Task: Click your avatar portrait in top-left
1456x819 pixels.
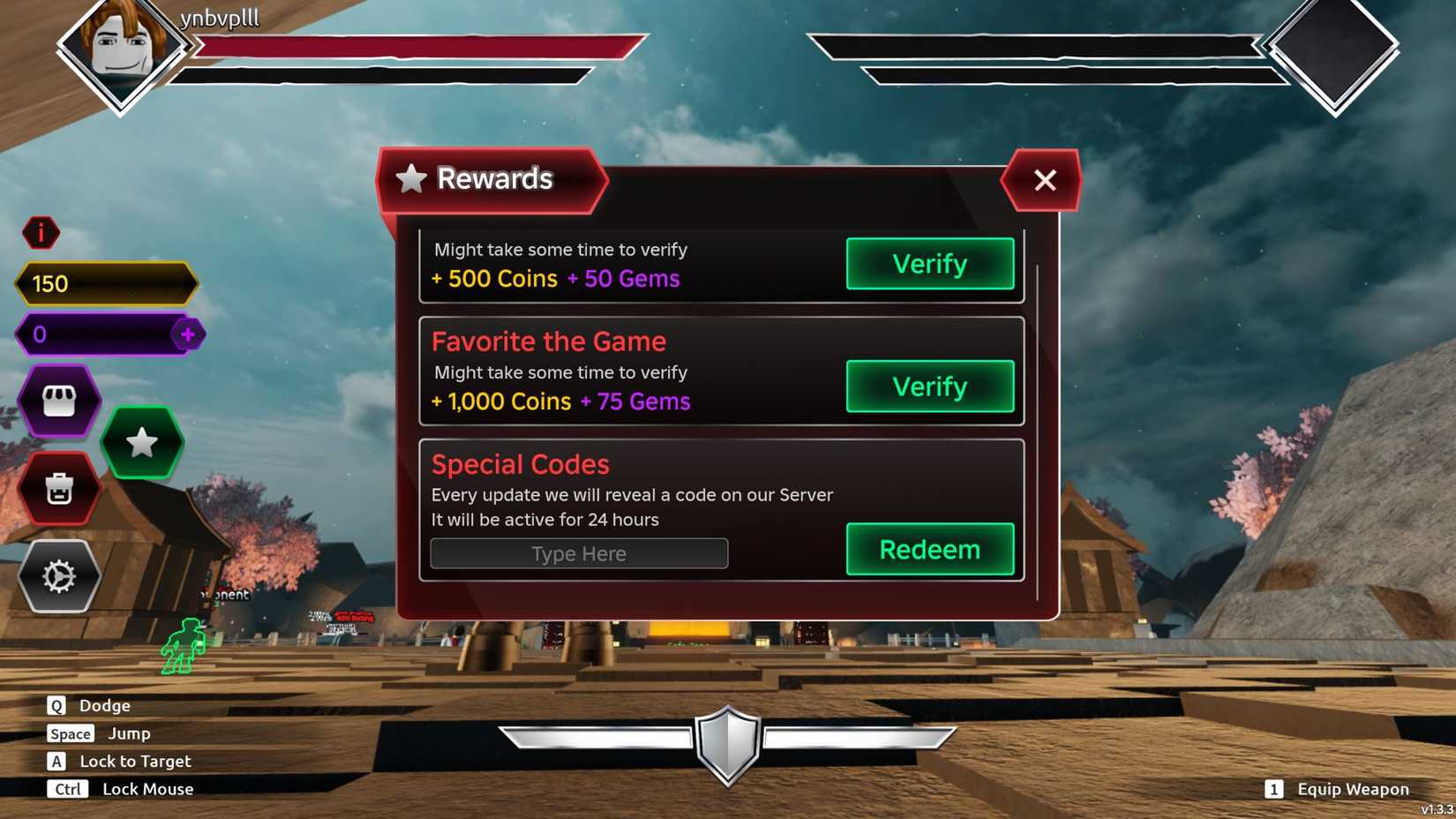Action: [x=124, y=53]
